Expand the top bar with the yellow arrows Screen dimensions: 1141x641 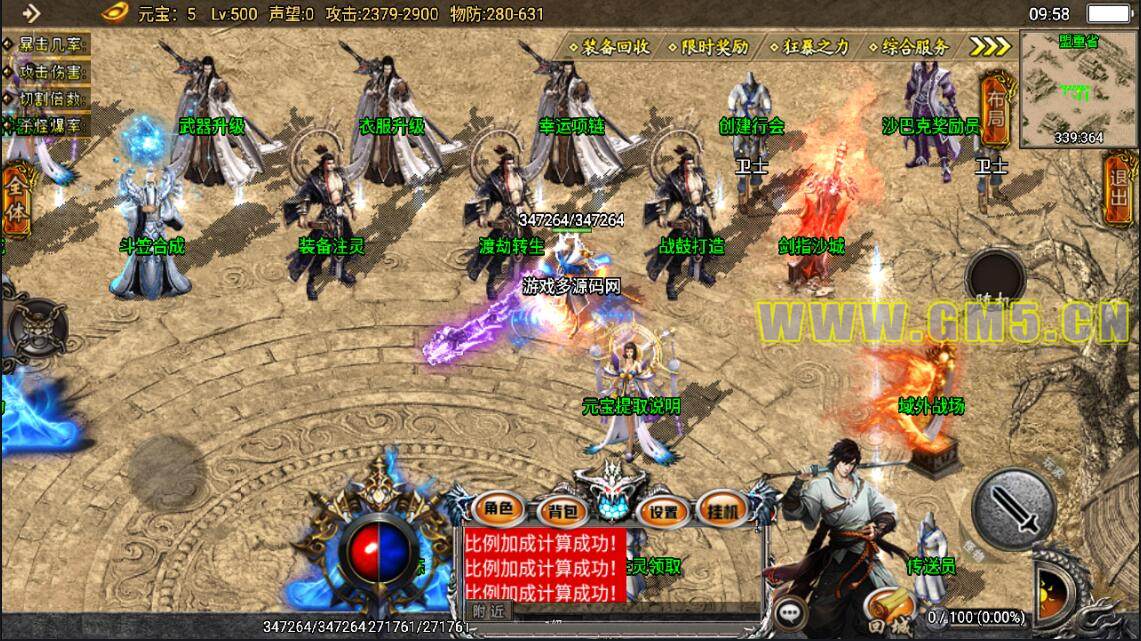pos(990,47)
